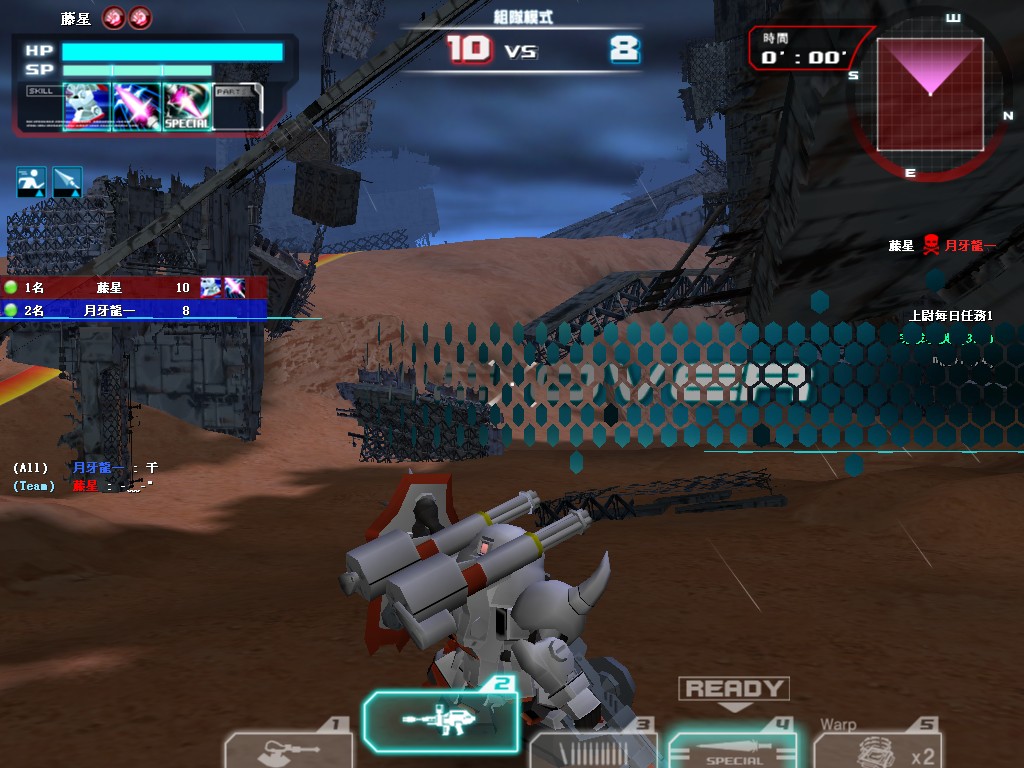Click the arrow projectile buff icon
This screenshot has width=1024, height=768.
pyautogui.click(x=67, y=181)
